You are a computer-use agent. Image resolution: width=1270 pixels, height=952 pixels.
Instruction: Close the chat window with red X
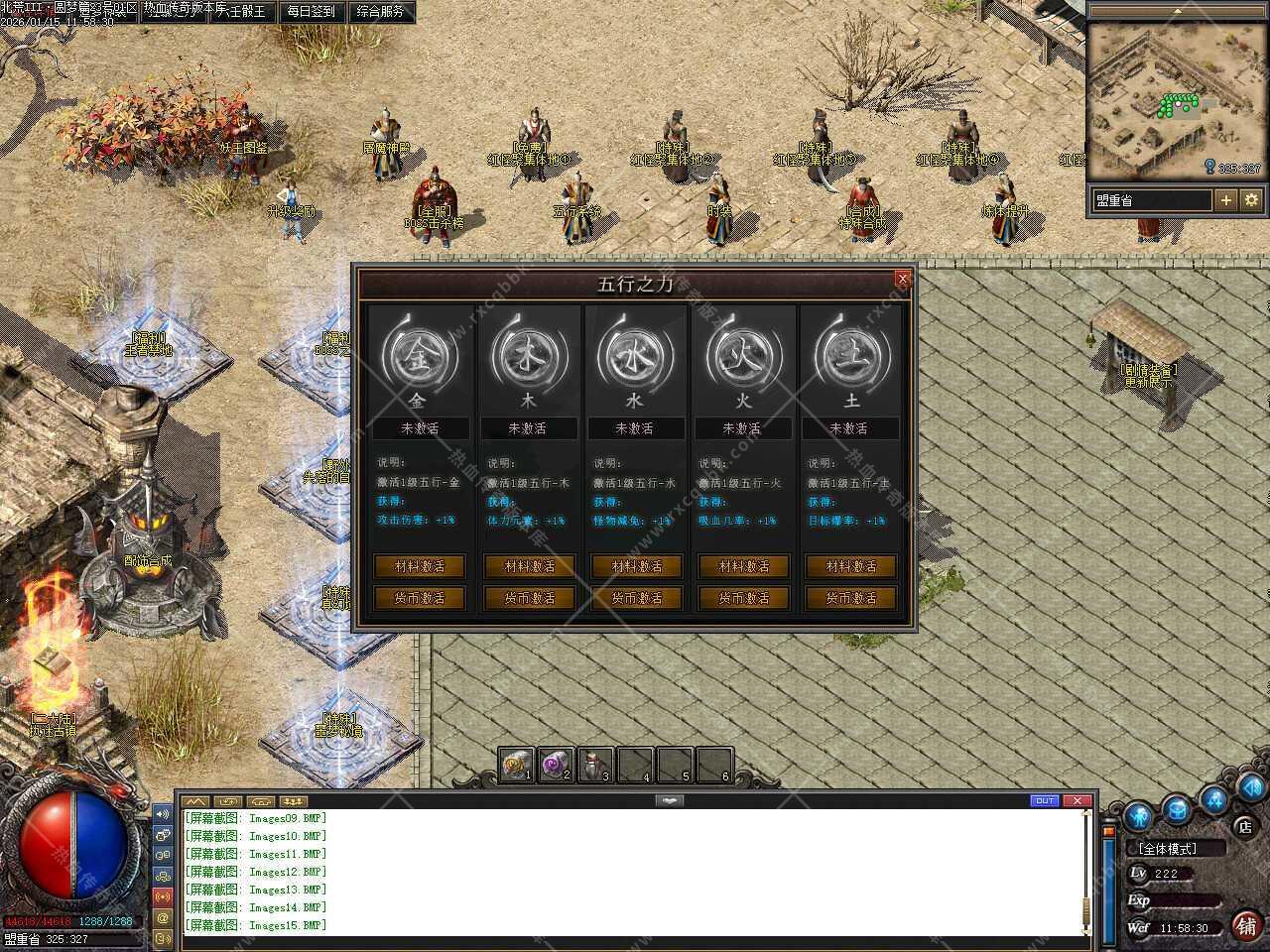point(1078,801)
